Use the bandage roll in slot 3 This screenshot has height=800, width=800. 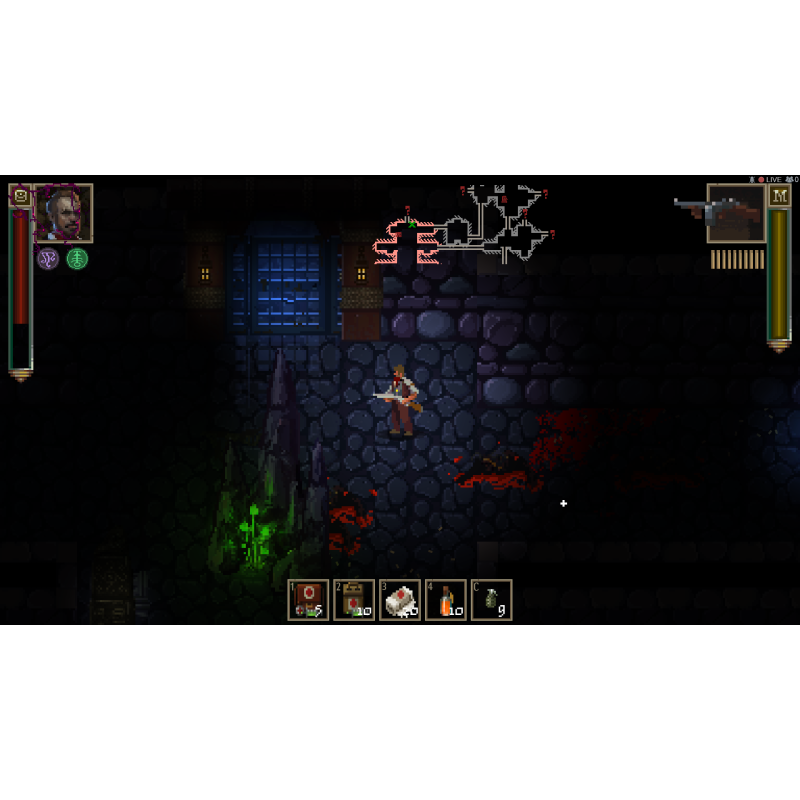coord(400,600)
